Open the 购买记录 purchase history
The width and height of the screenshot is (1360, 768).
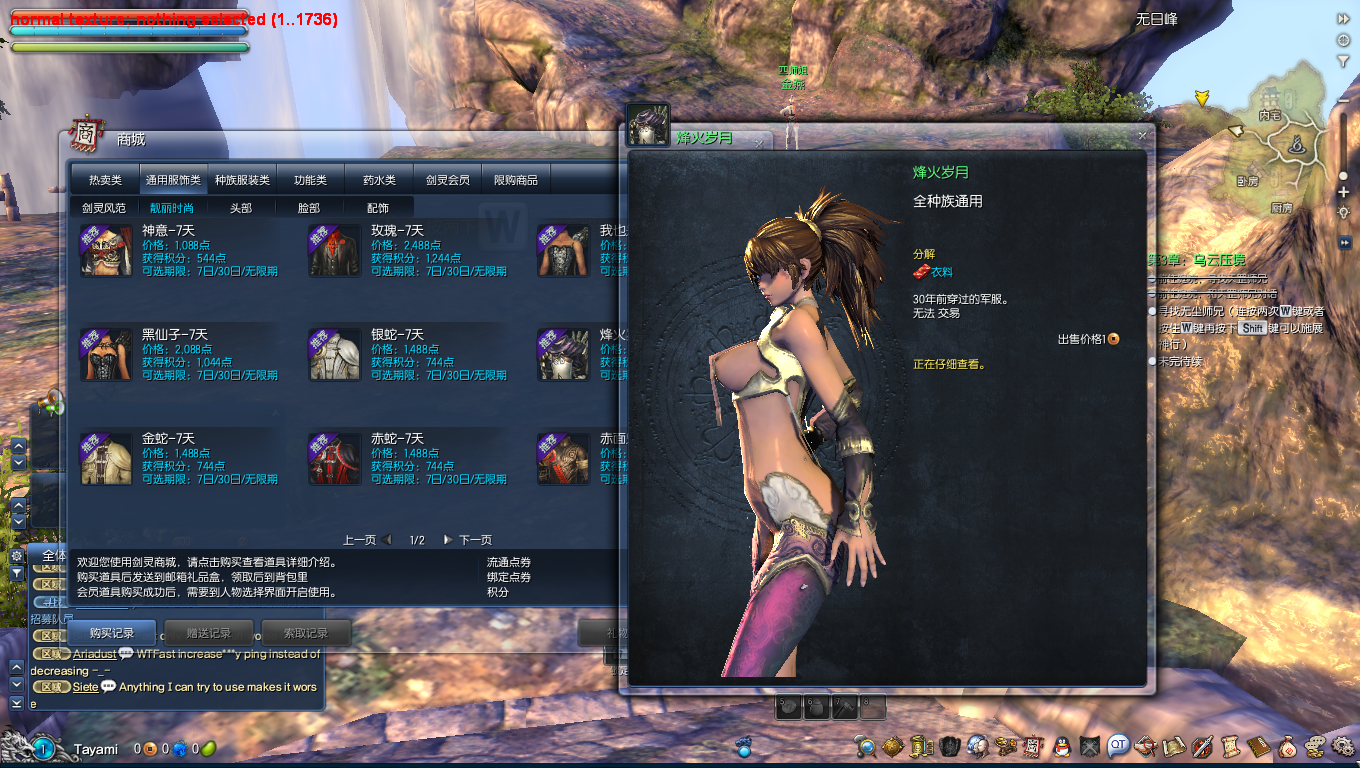point(111,633)
